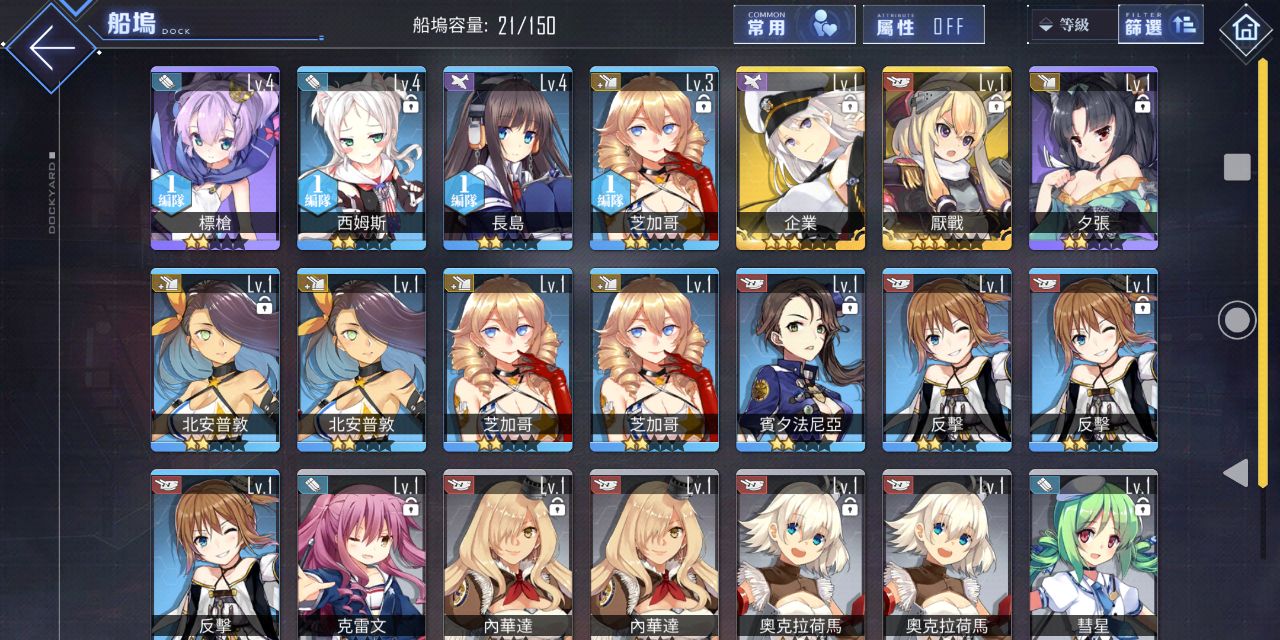
Task: Select the 西姆斯 ship card
Action: [x=361, y=158]
